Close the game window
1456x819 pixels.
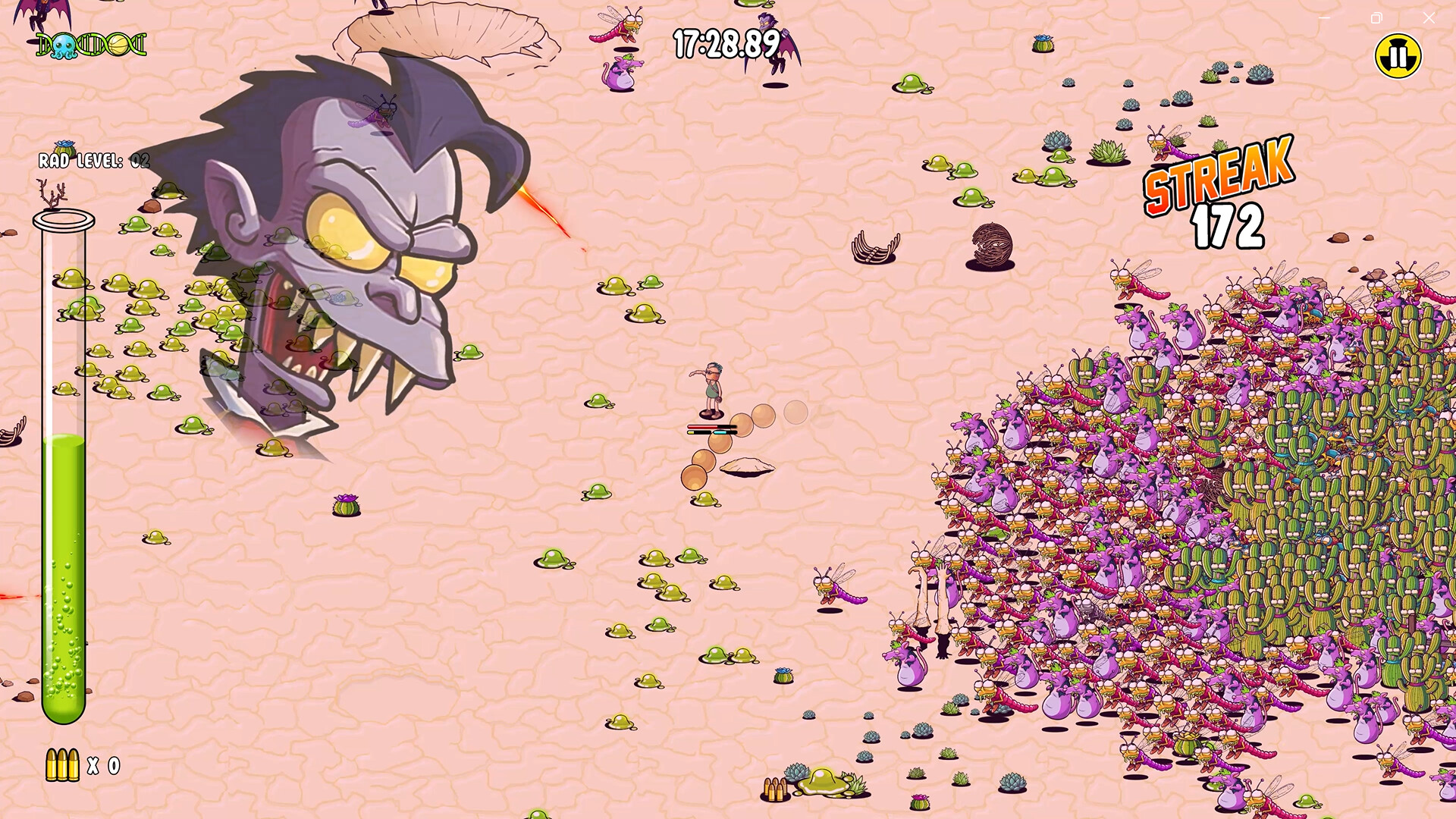[1429, 17]
